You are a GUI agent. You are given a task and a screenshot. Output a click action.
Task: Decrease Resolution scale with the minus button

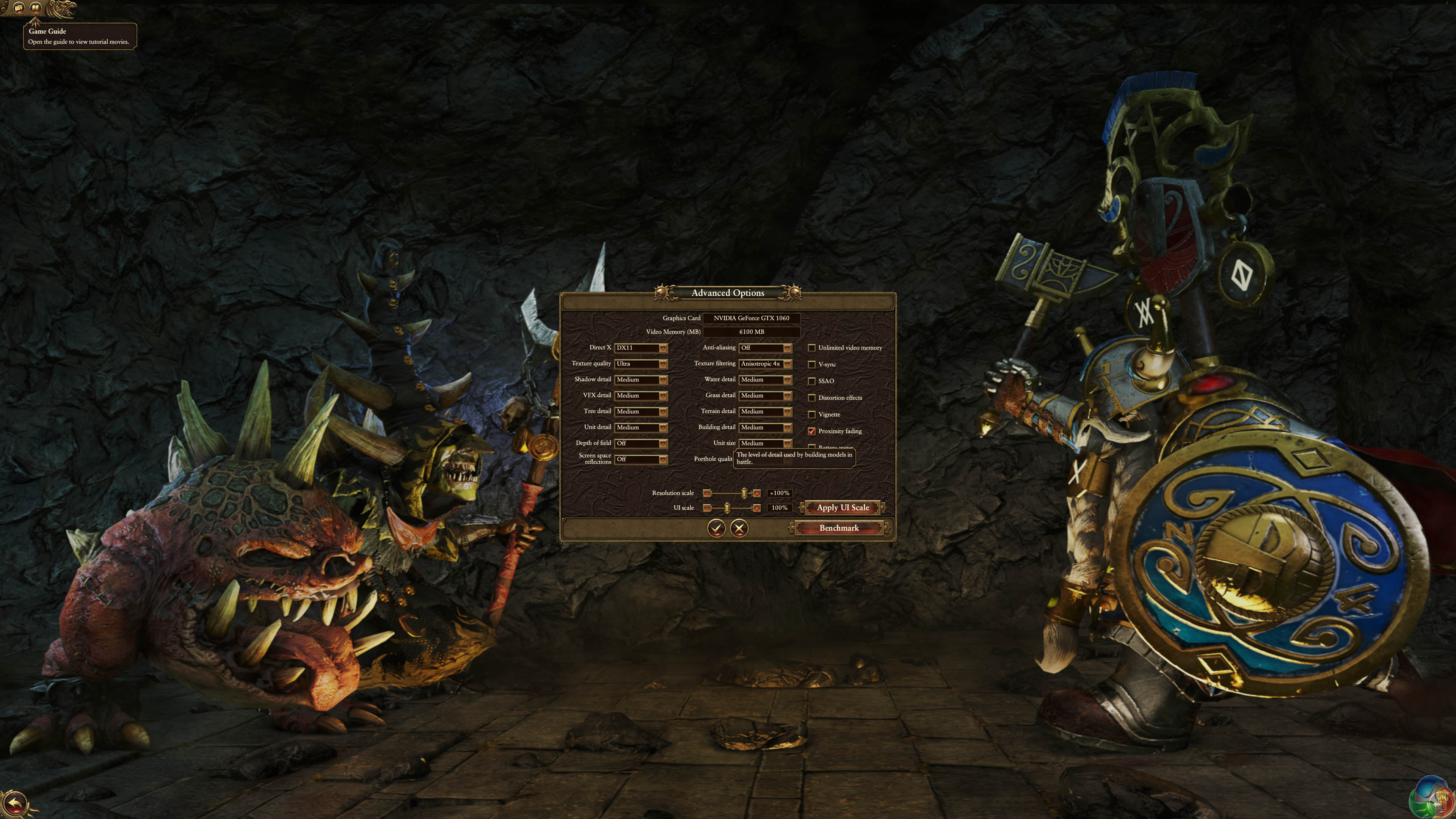point(706,493)
